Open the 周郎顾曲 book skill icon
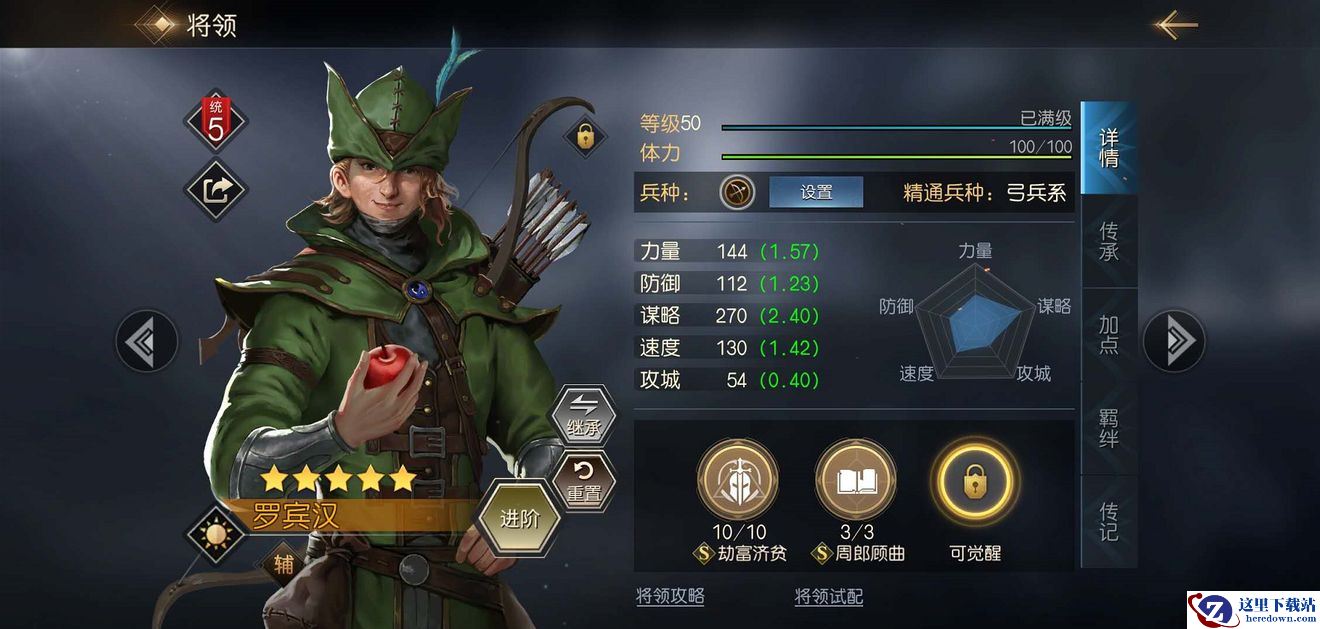This screenshot has height=629, width=1320. tap(855, 481)
